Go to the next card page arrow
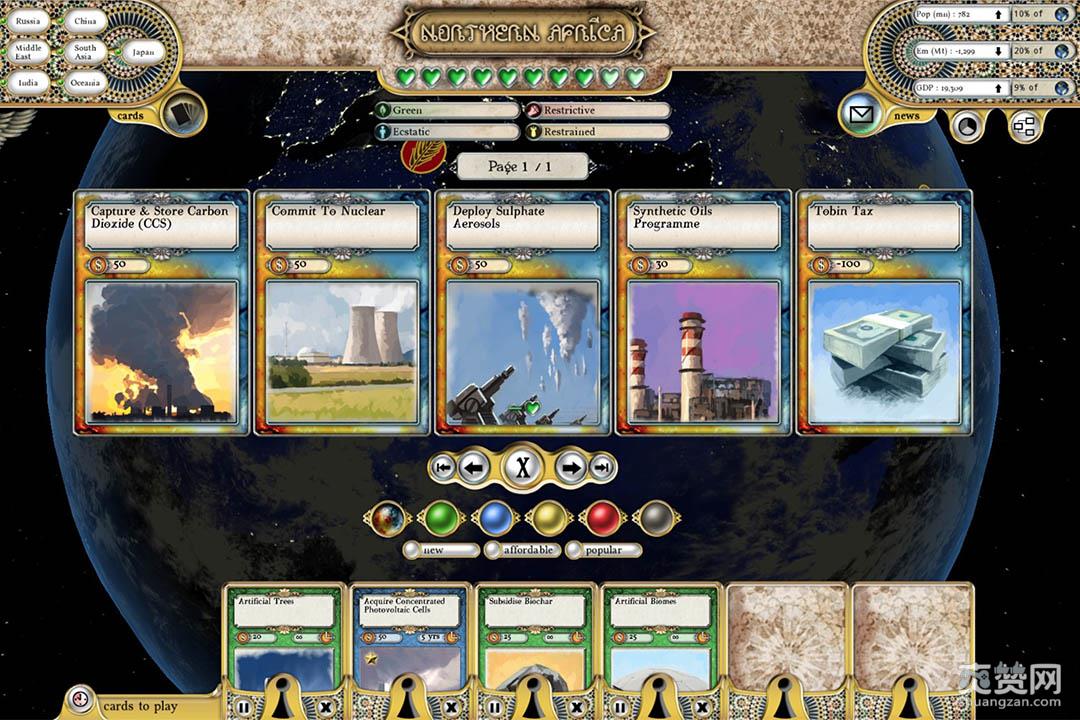Viewport: 1080px width, 720px height. click(x=570, y=466)
